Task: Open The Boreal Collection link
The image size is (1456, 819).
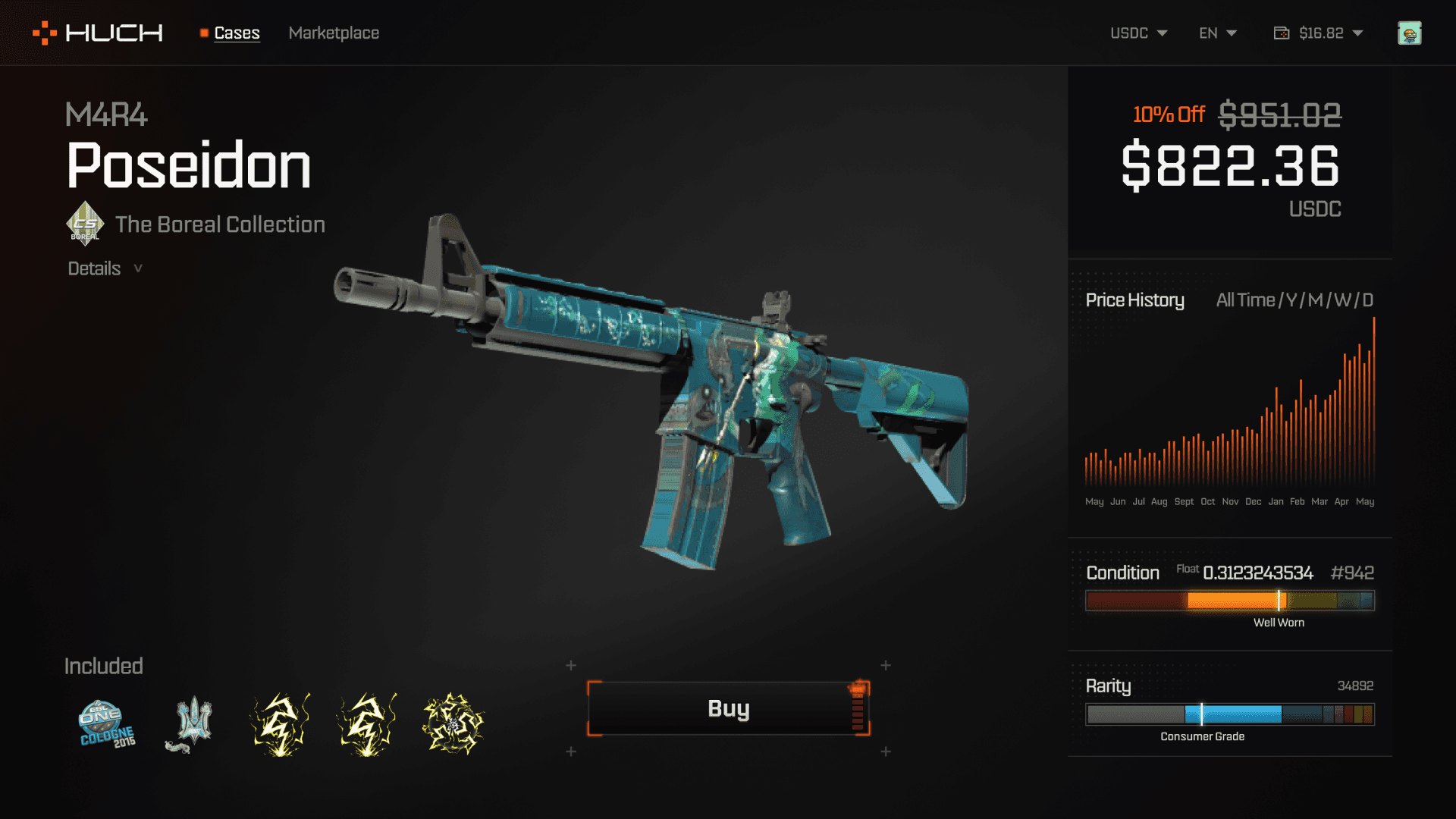Action: pos(220,224)
